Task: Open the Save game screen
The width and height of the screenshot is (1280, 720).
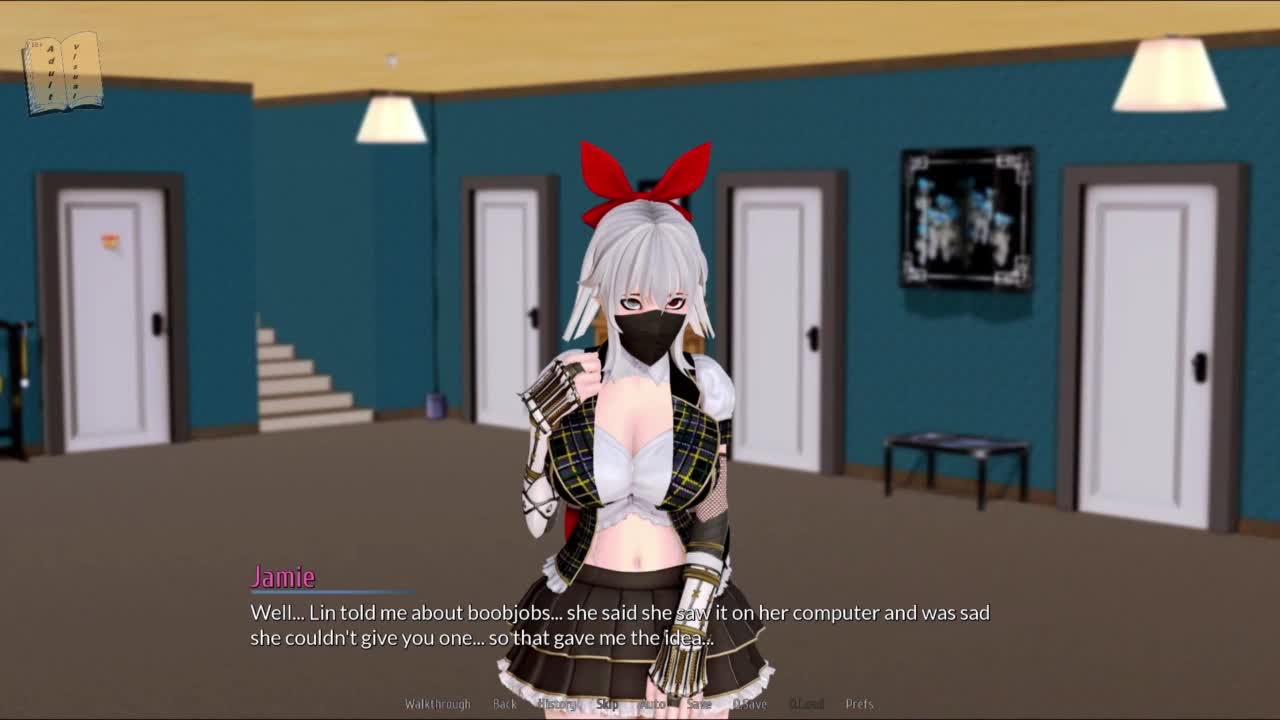Action: (699, 704)
